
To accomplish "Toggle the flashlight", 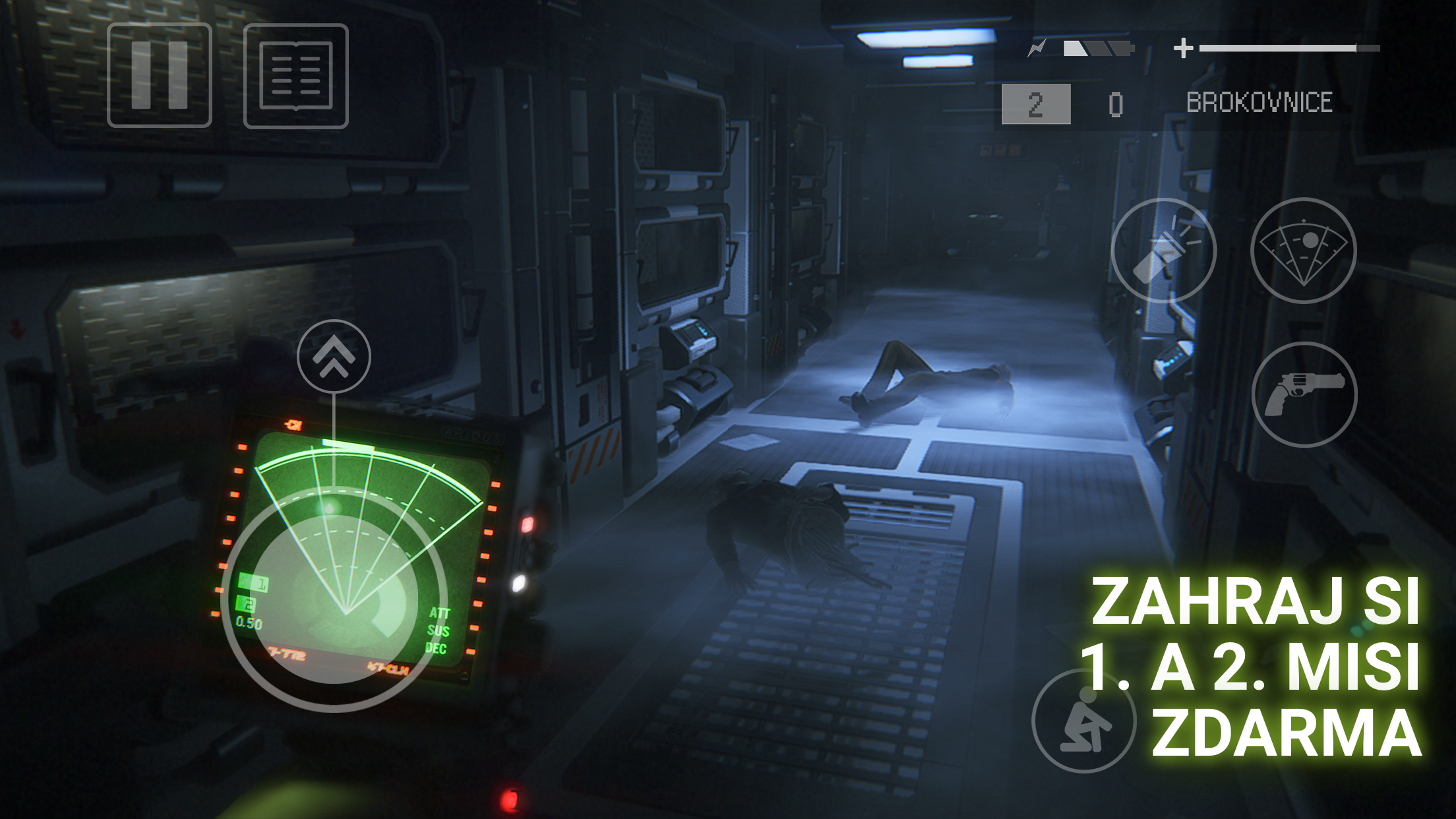I will [1164, 251].
